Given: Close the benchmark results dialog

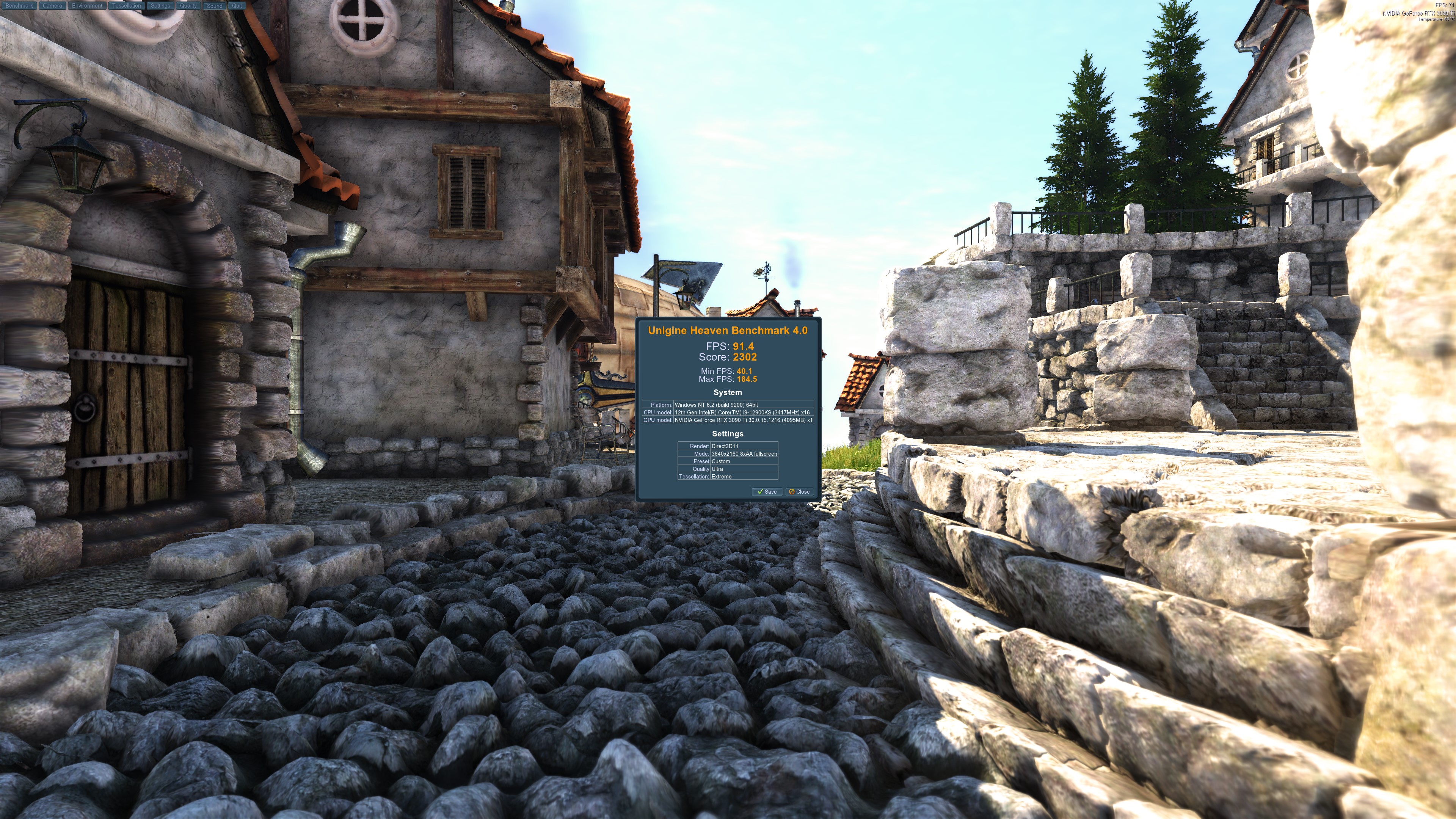Looking at the screenshot, I should coord(799,492).
